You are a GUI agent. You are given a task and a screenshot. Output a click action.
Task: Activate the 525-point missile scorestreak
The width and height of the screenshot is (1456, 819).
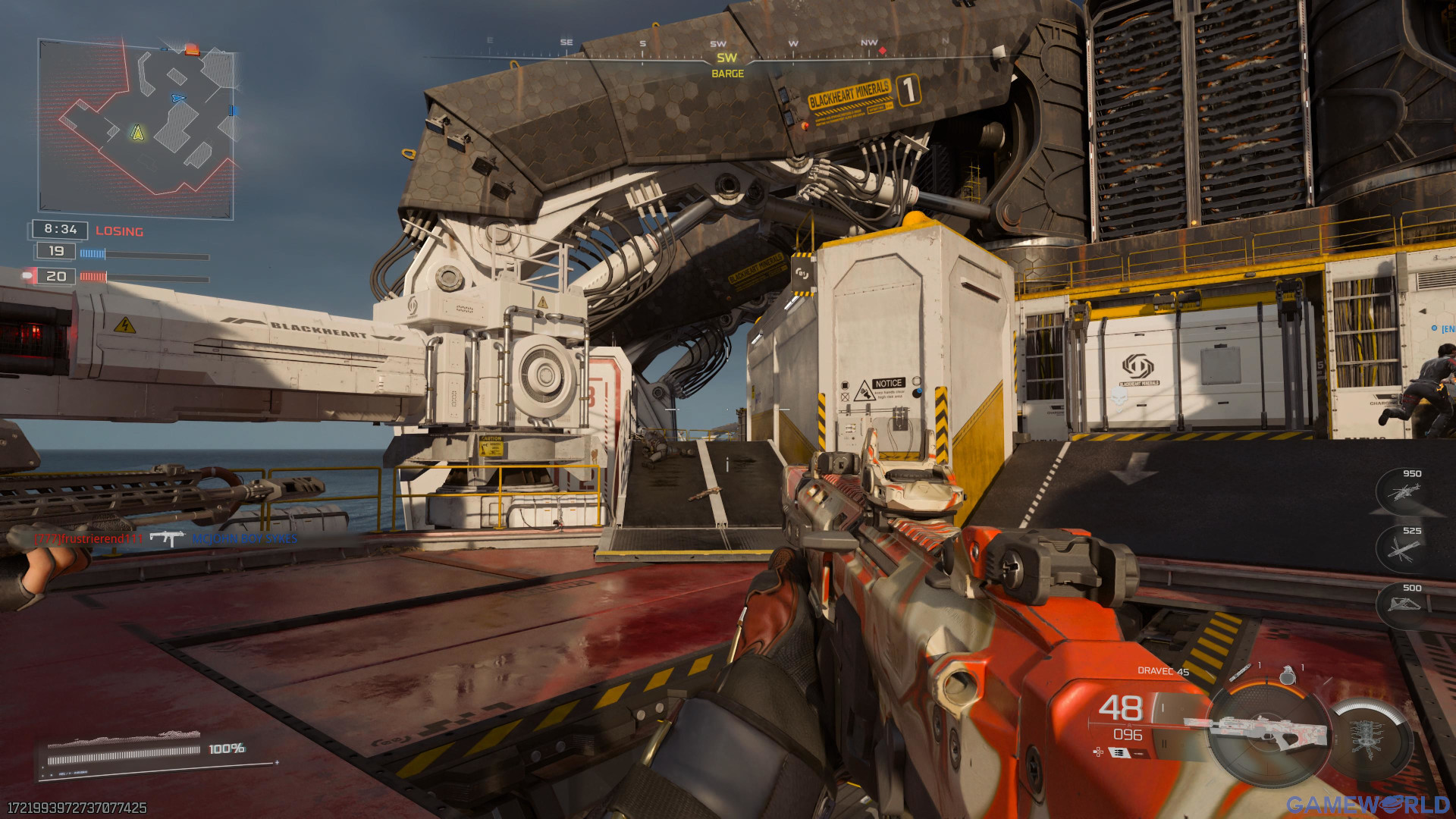click(1401, 549)
